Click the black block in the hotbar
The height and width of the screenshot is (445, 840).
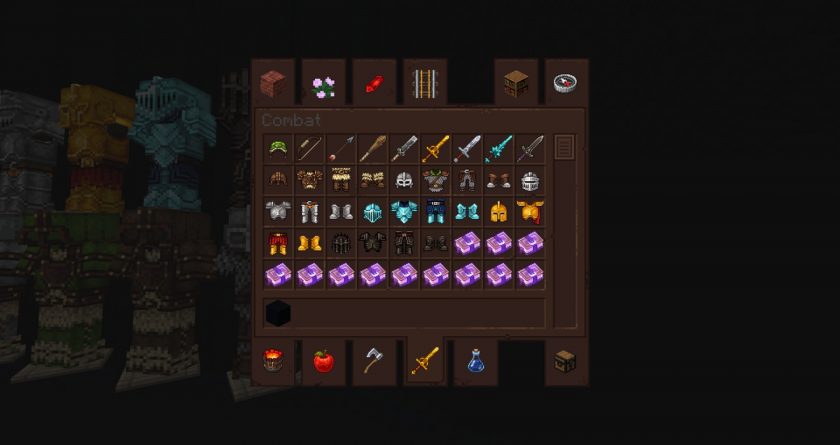(279, 313)
